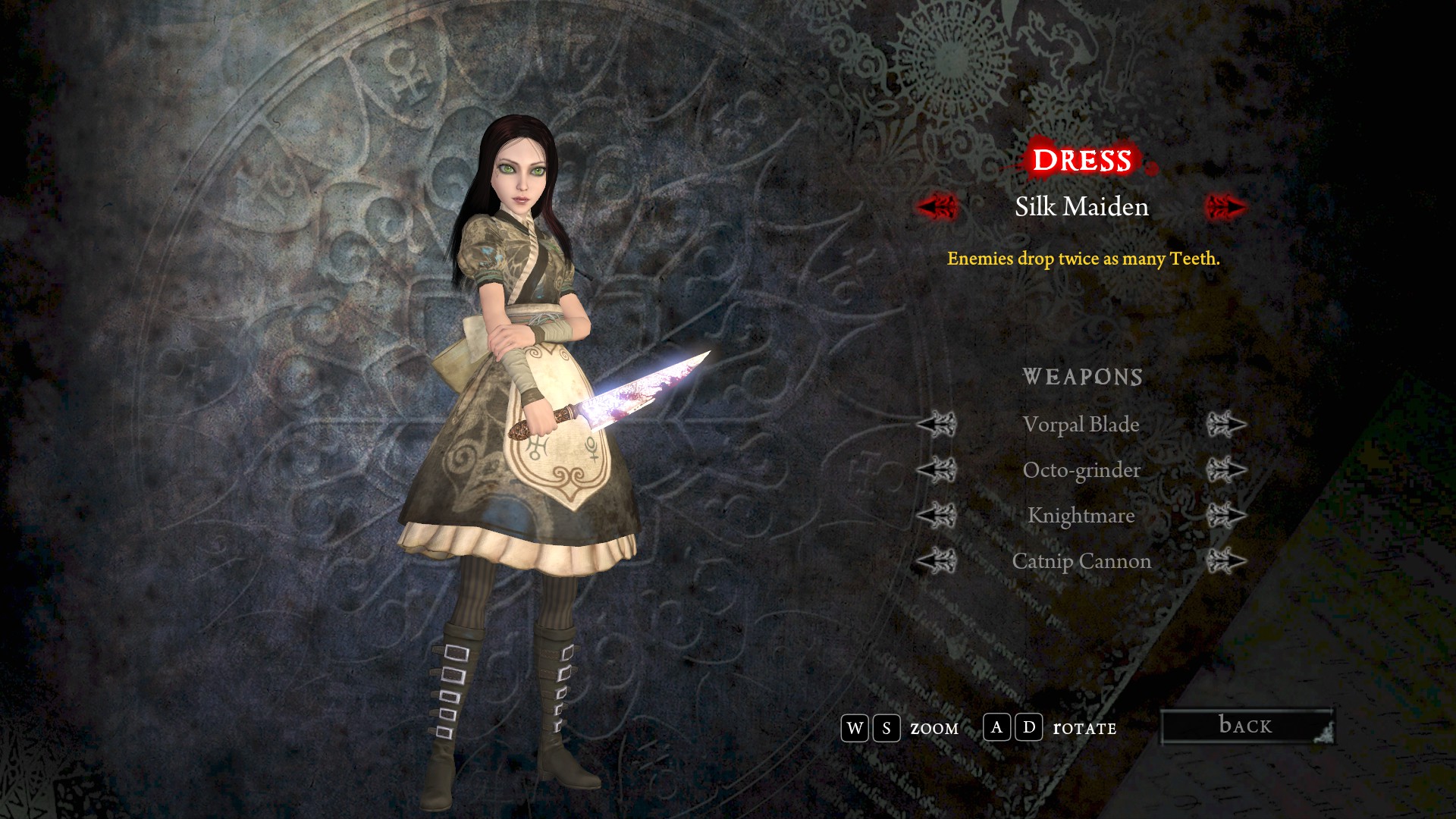This screenshot has height=819, width=1456.
Task: Select the Silk Maiden dress label
Action: (x=1081, y=206)
